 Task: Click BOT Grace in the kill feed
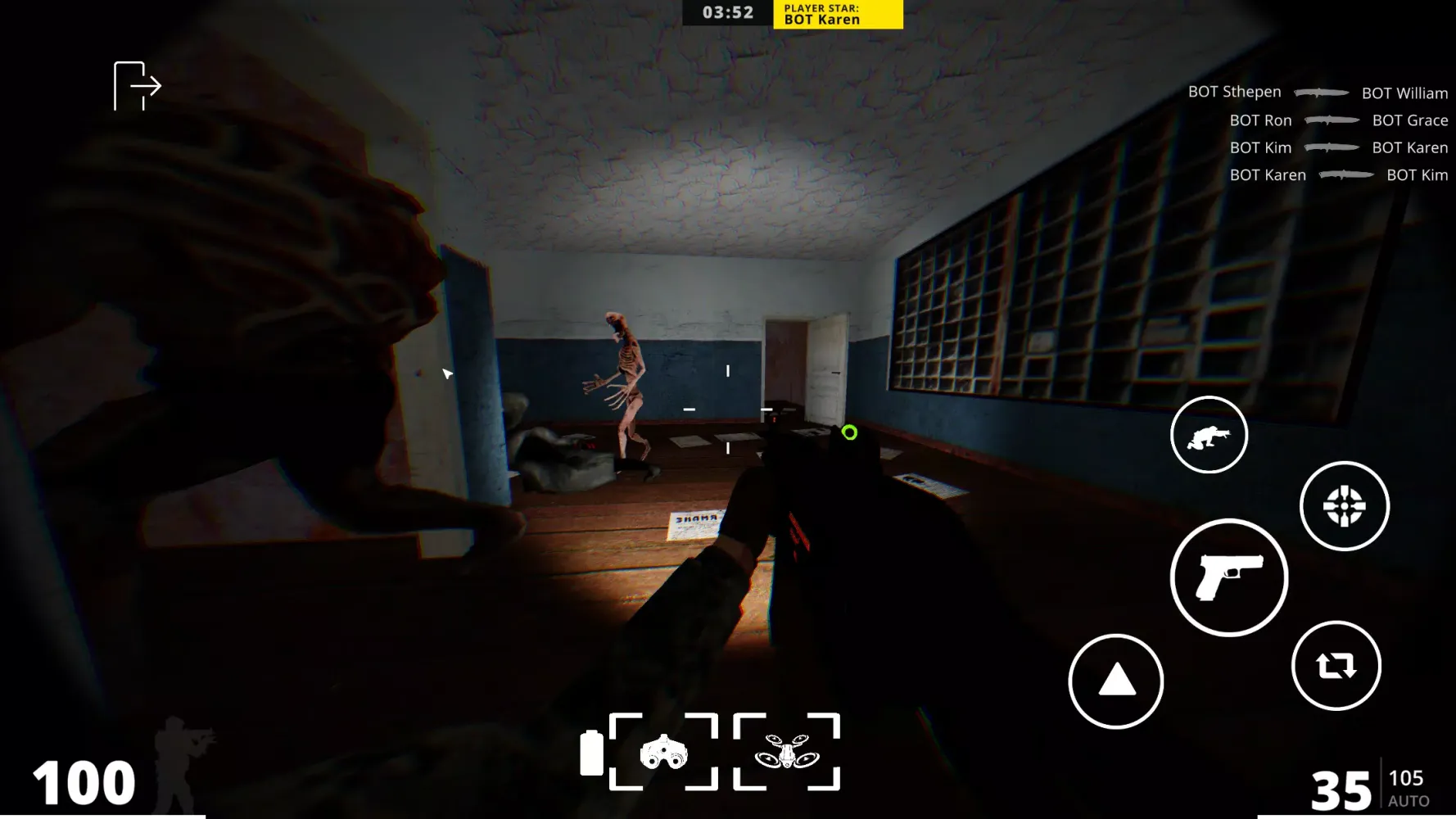point(1408,120)
